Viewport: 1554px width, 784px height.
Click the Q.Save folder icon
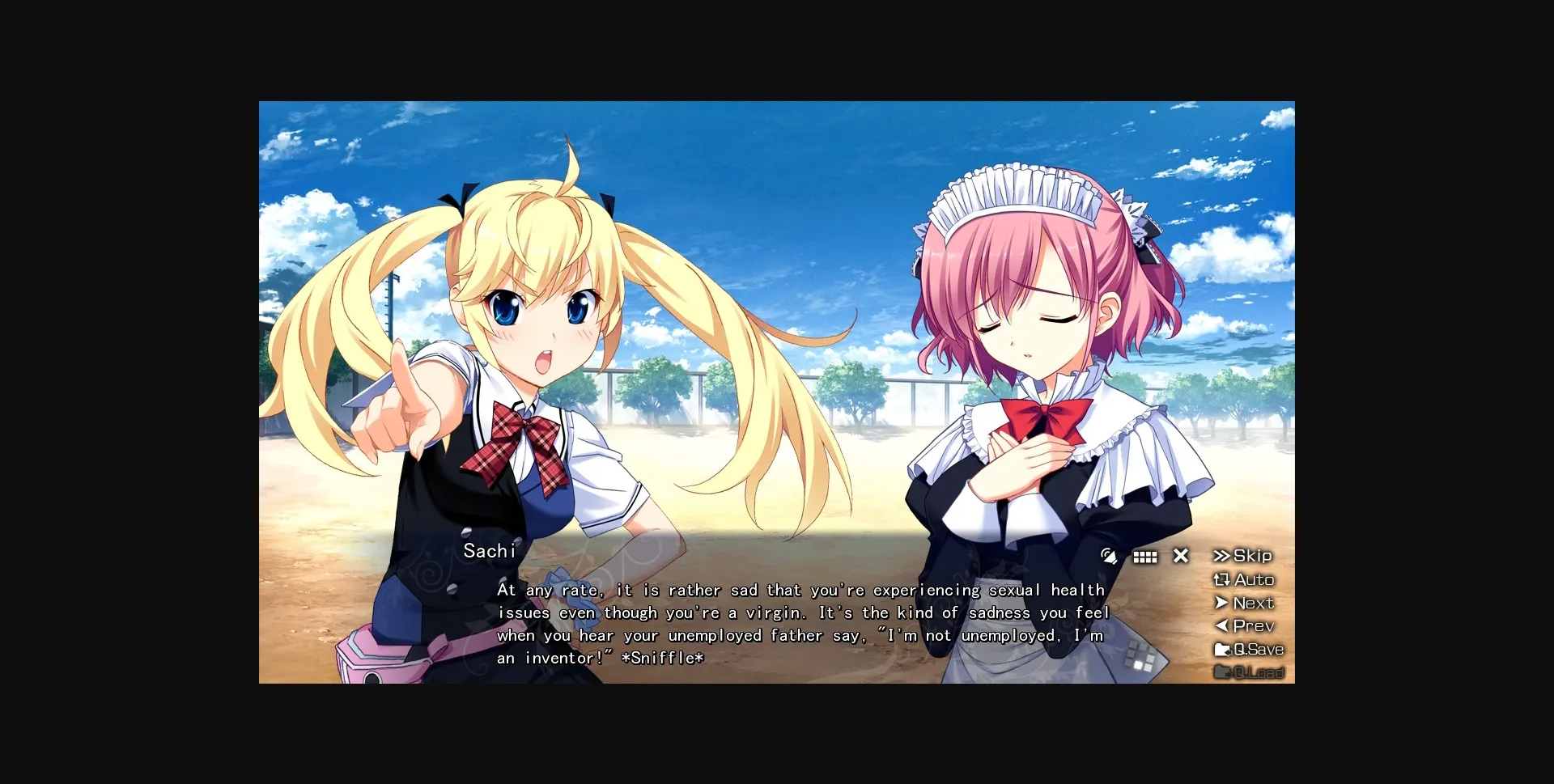tap(1224, 649)
